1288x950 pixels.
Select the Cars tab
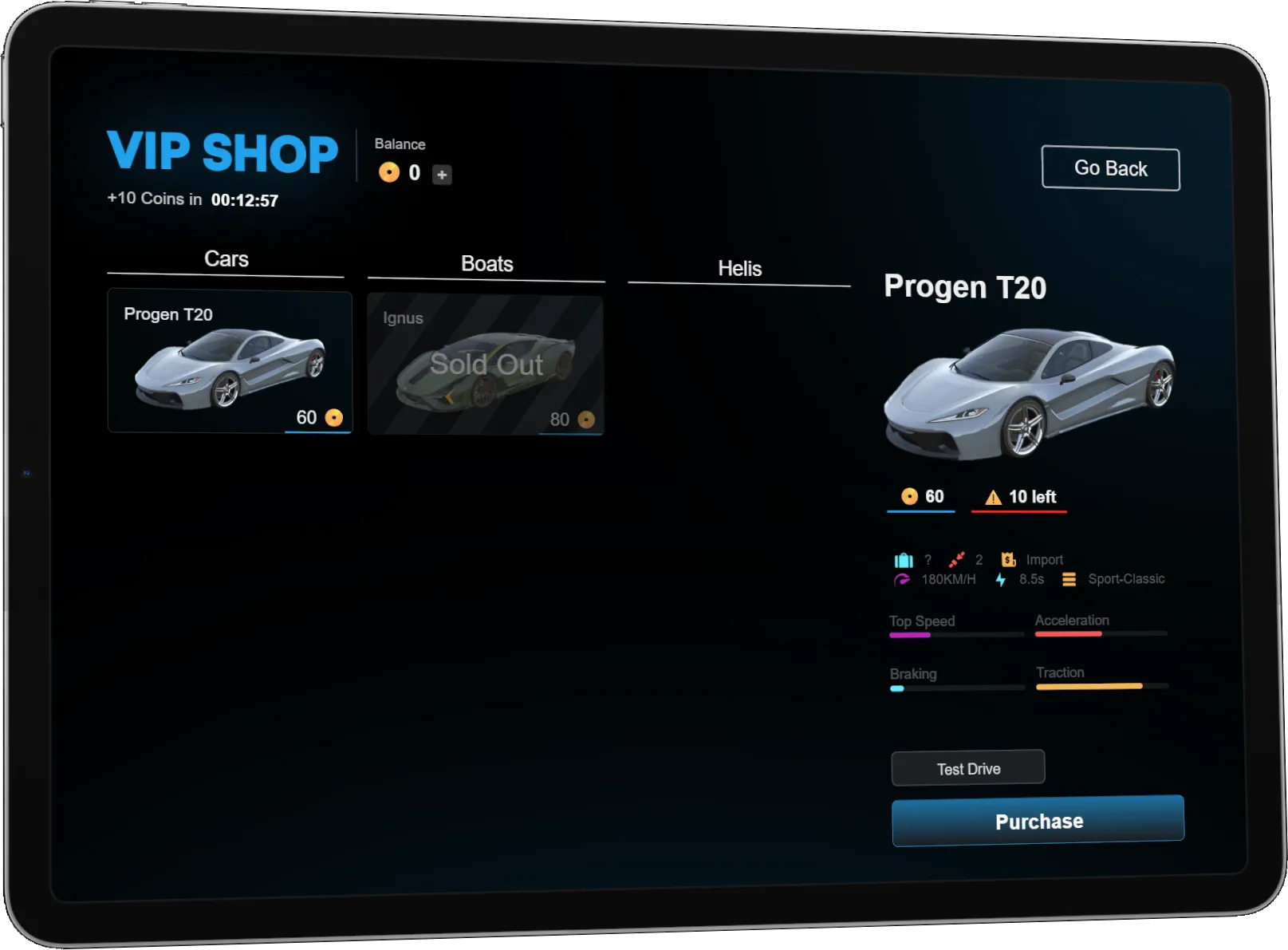pyautogui.click(x=226, y=258)
